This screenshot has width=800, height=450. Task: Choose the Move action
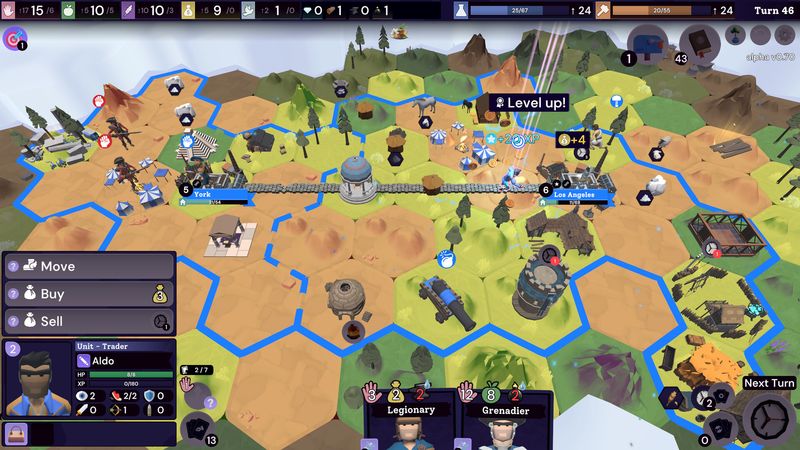[90, 267]
